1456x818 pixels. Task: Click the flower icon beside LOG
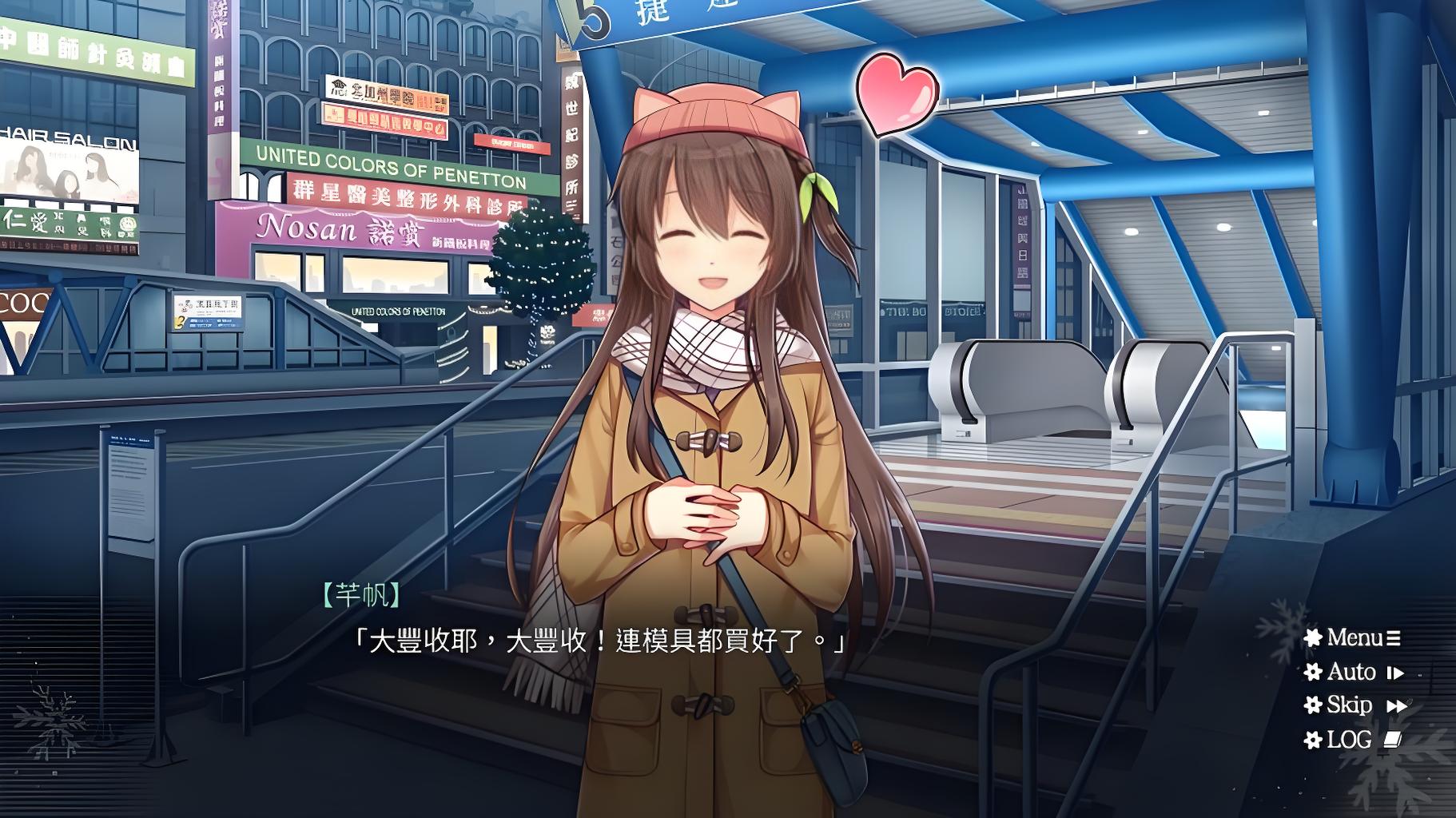[1315, 740]
